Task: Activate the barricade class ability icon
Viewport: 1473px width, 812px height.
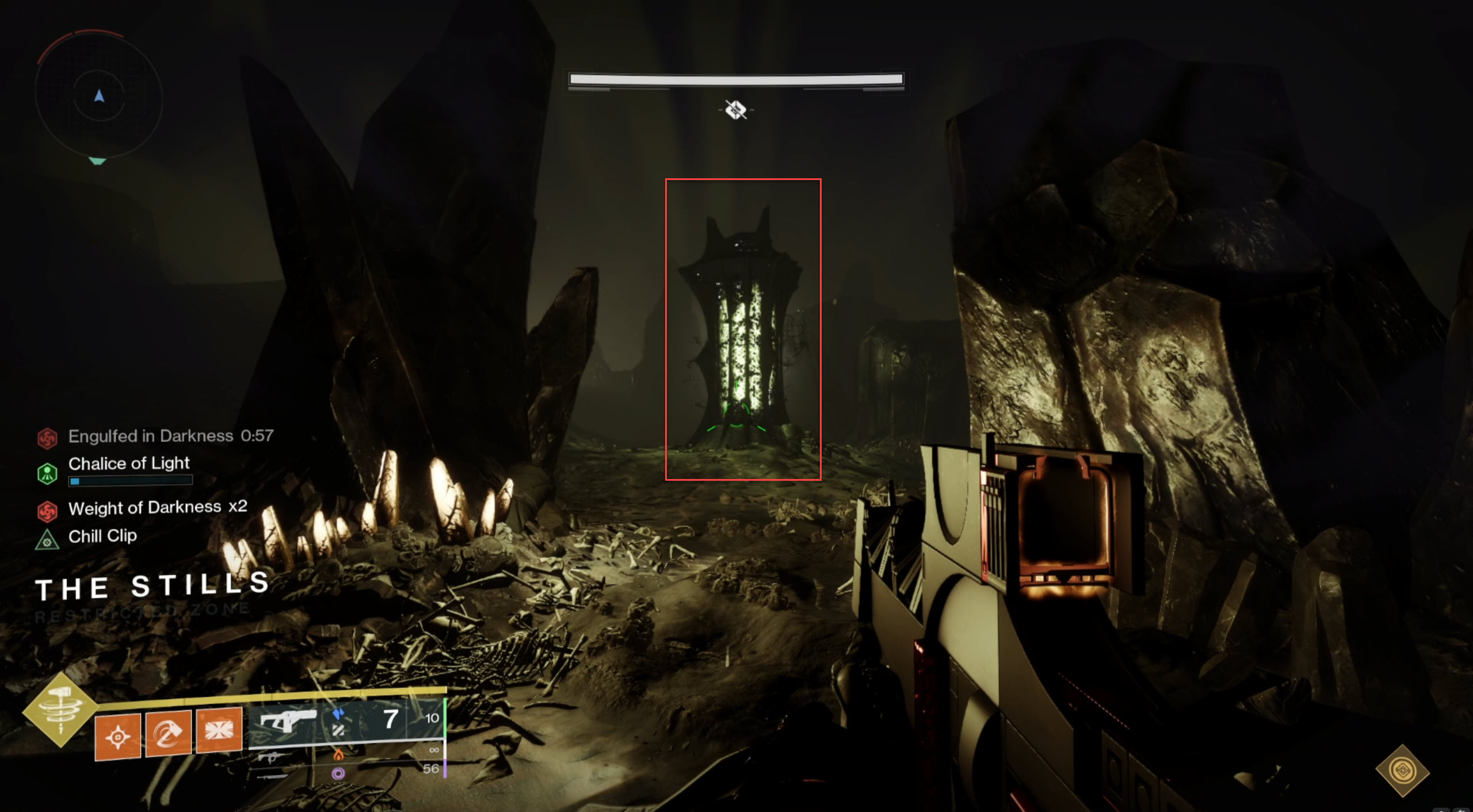Action: 219,730
